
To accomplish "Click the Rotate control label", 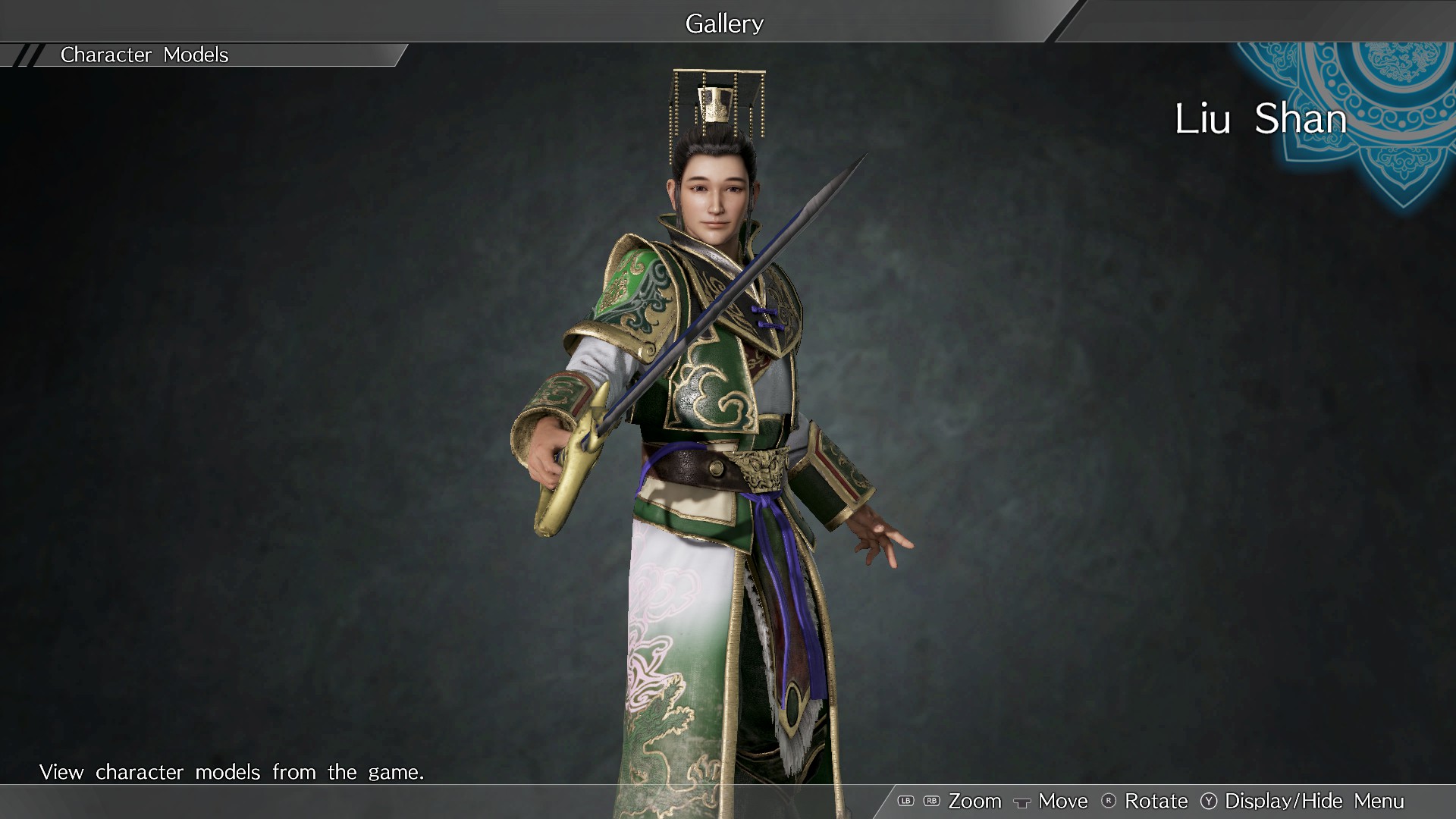I will click(1156, 801).
